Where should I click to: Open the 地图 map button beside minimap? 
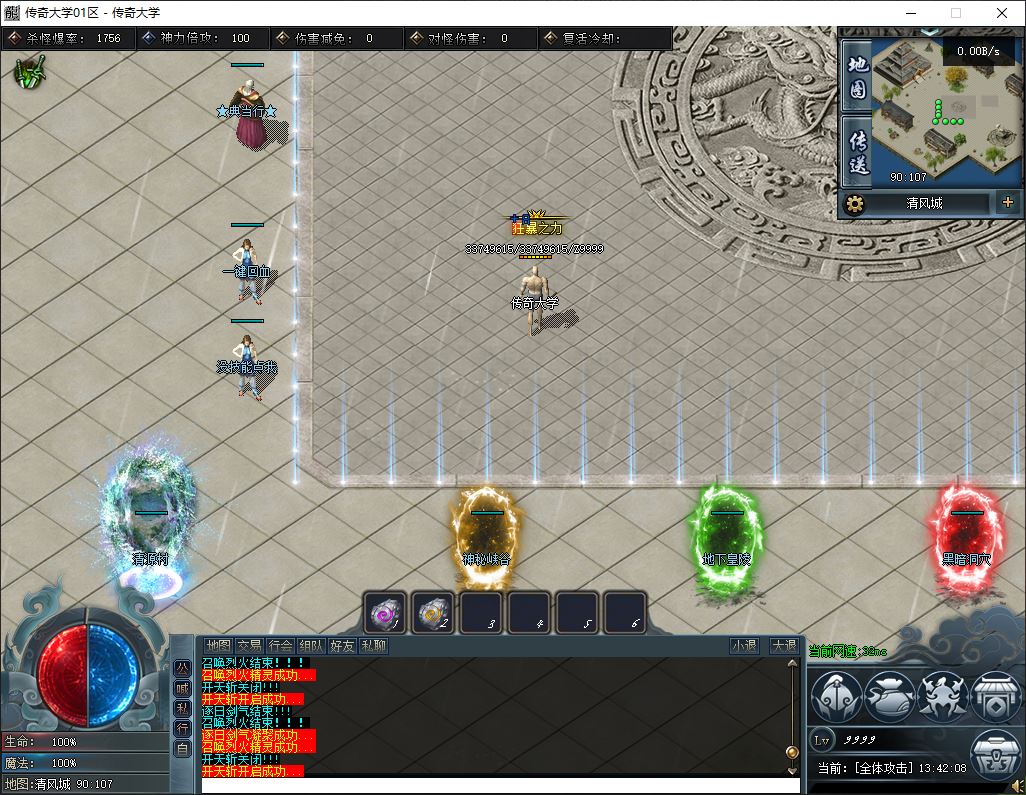pos(857,78)
